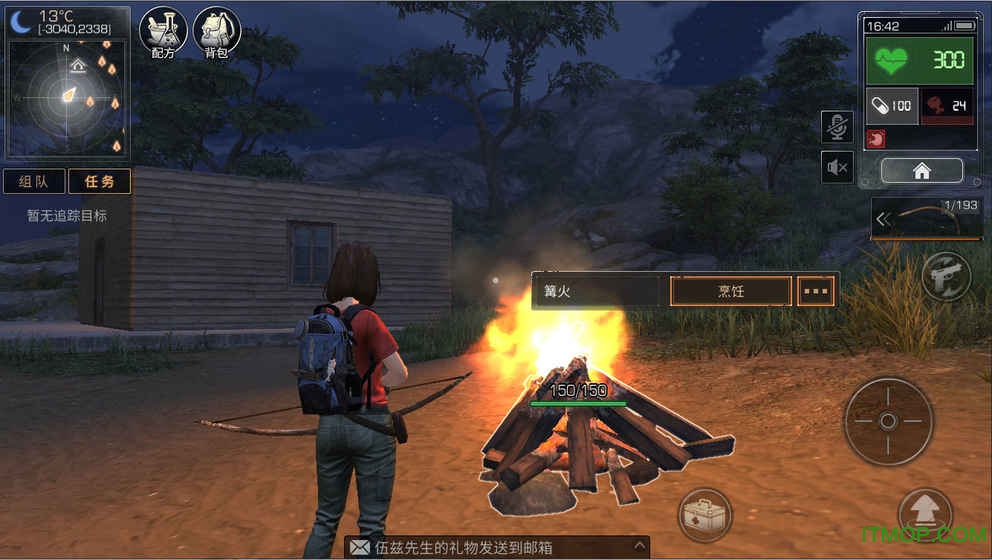Switch to the 组队 team tab

(34, 181)
